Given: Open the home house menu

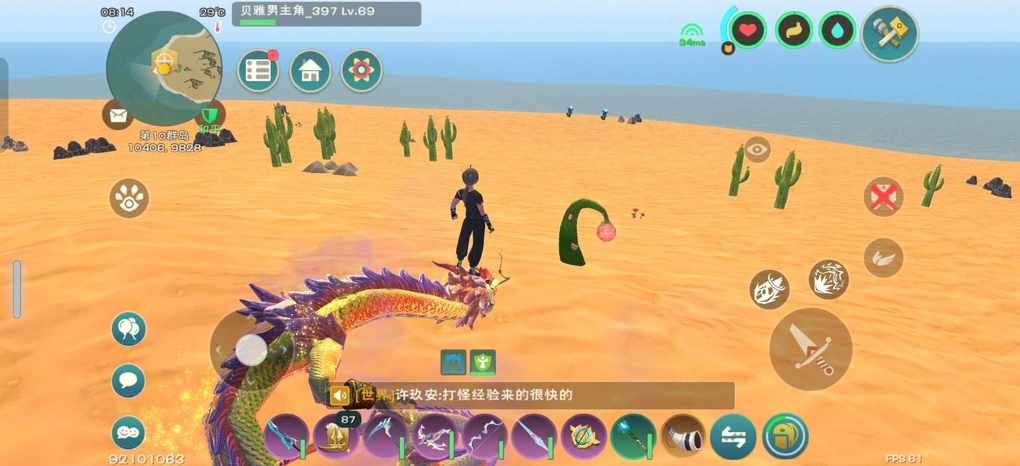Looking at the screenshot, I should 310,71.
